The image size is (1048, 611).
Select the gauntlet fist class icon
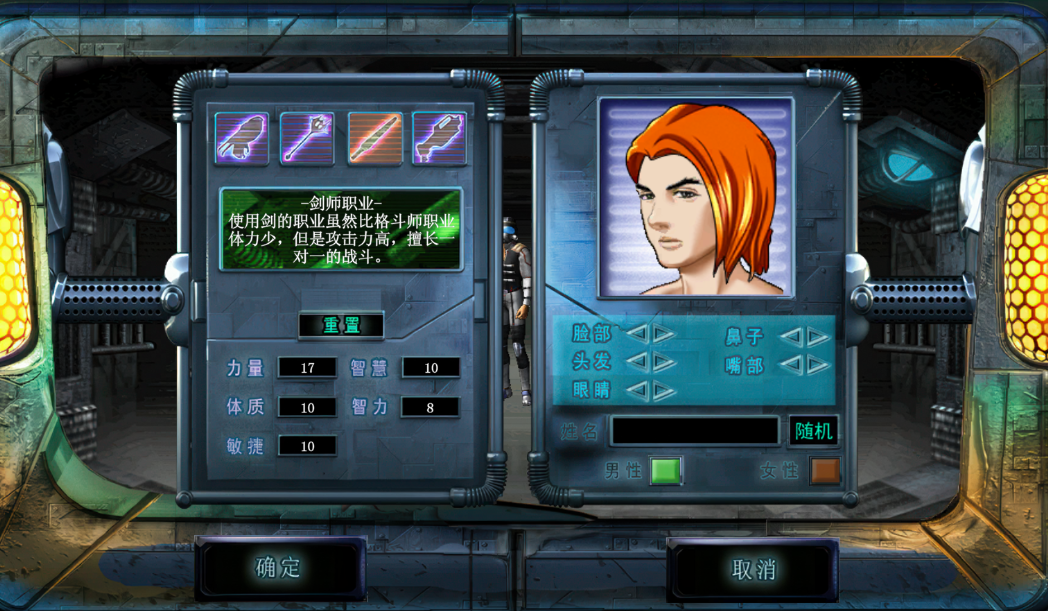(242, 138)
